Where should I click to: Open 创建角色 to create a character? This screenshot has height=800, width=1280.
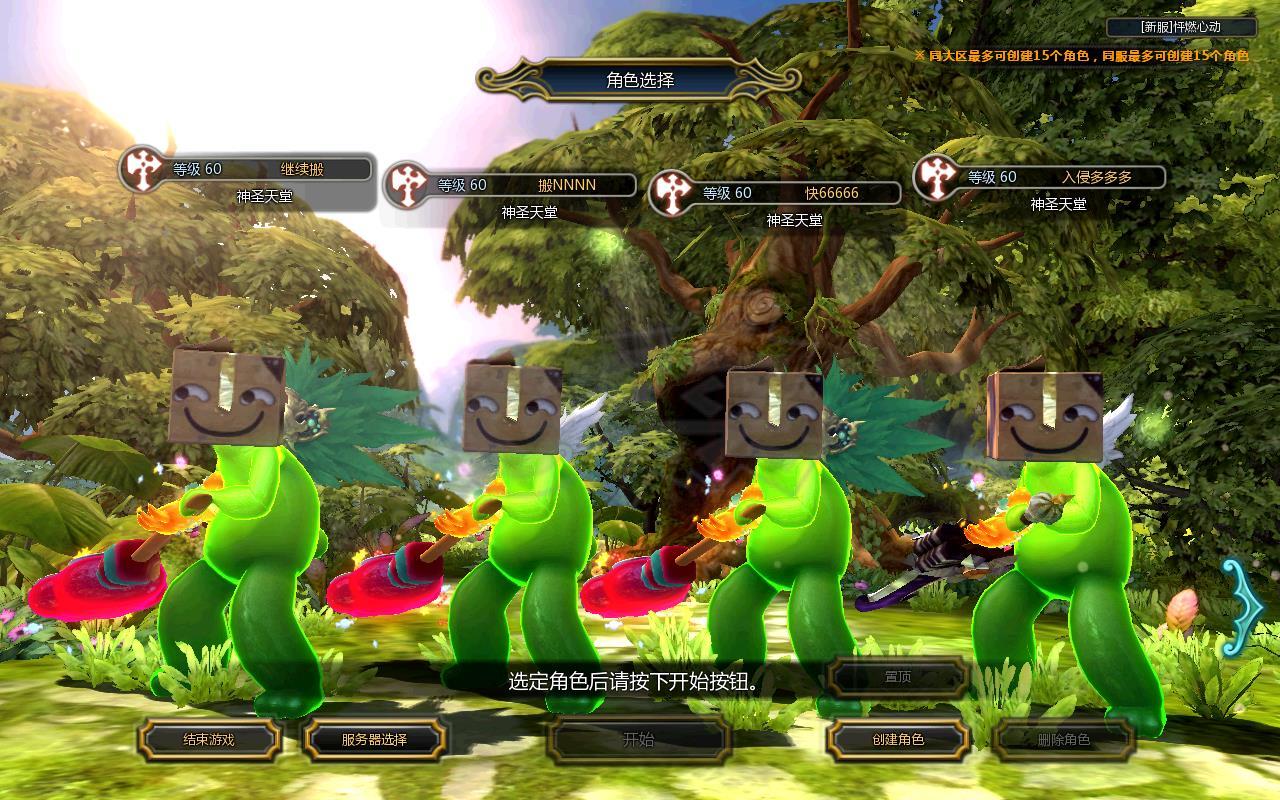pos(898,740)
